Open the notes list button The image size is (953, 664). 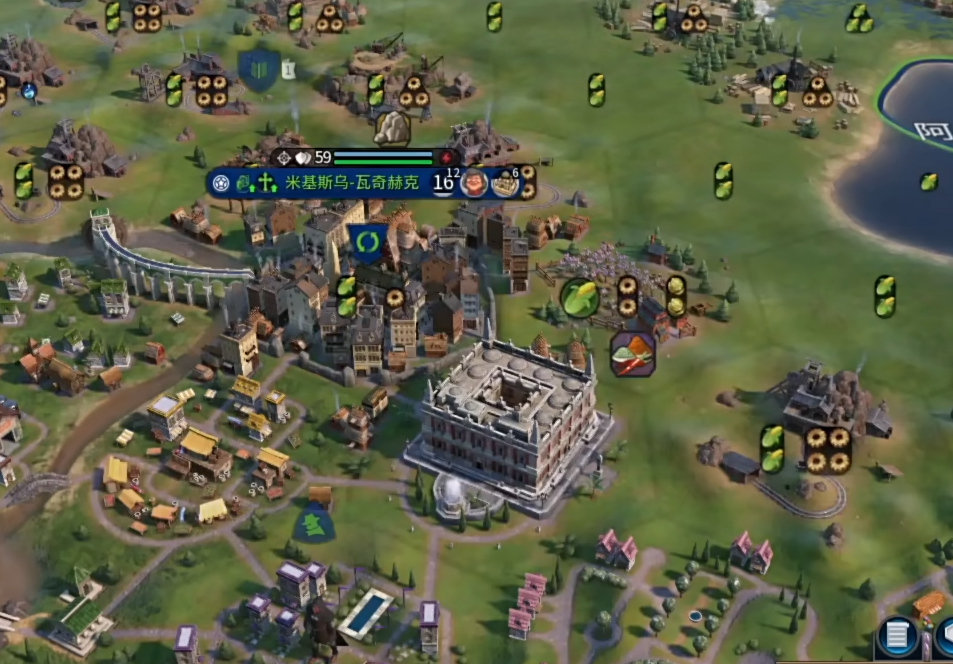click(x=897, y=637)
